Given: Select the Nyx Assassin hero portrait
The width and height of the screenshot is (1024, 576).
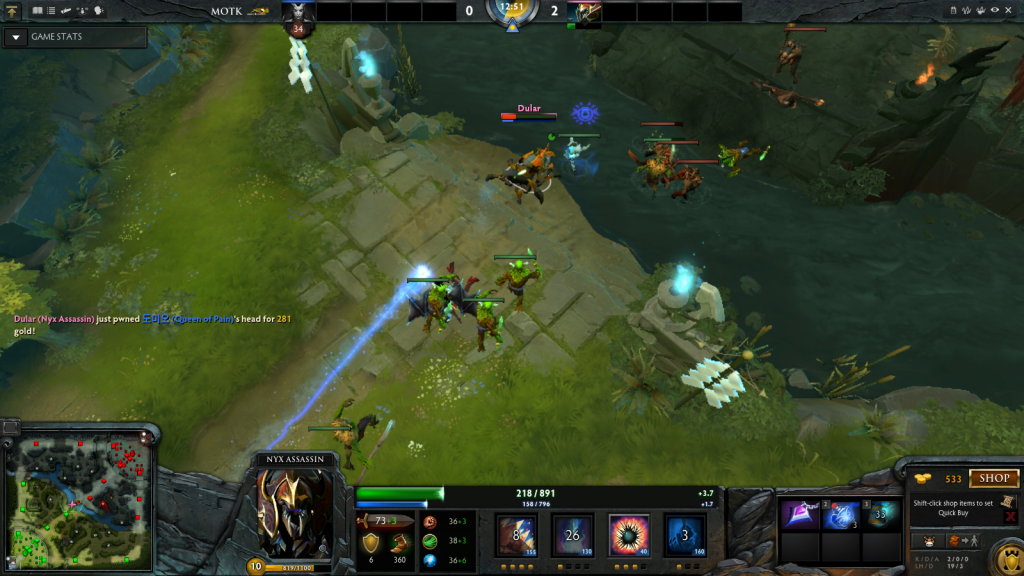Looking at the screenshot, I should pyautogui.click(x=294, y=513).
